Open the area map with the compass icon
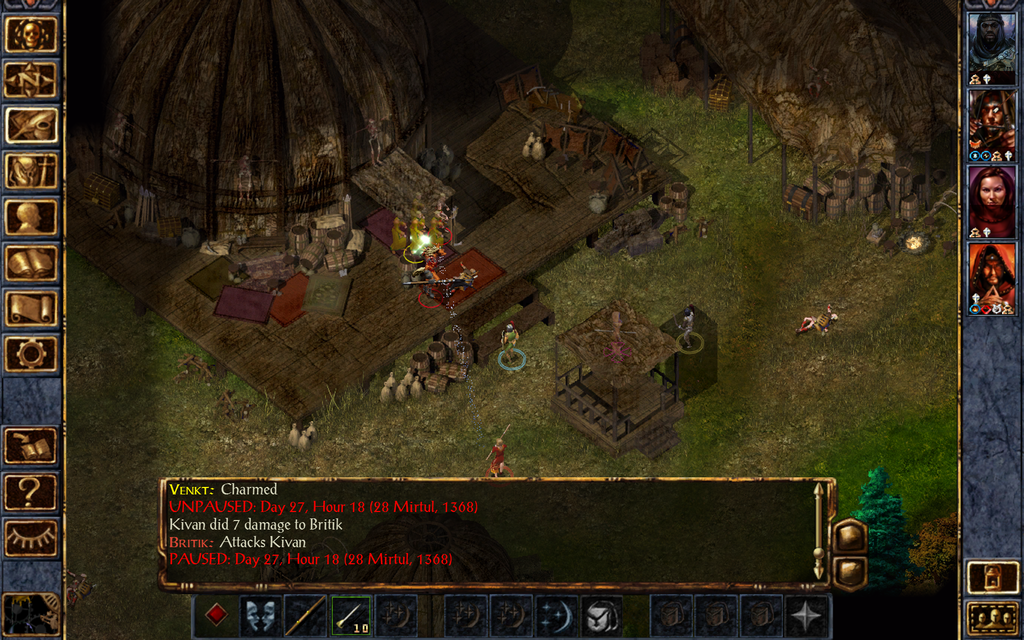Viewport: 1024px width, 640px height. point(30,80)
